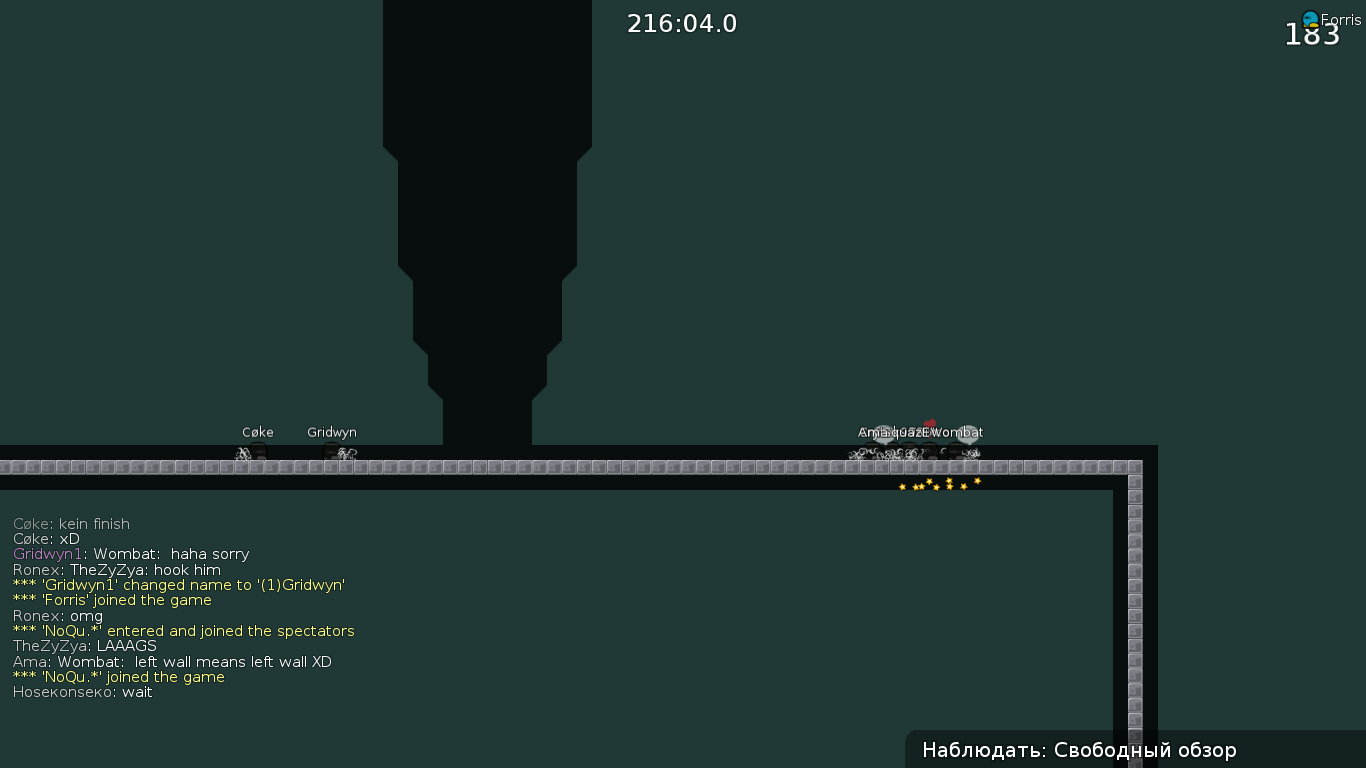Click the race timer showing 216:04.0
This screenshot has width=1366, height=768.
click(682, 23)
